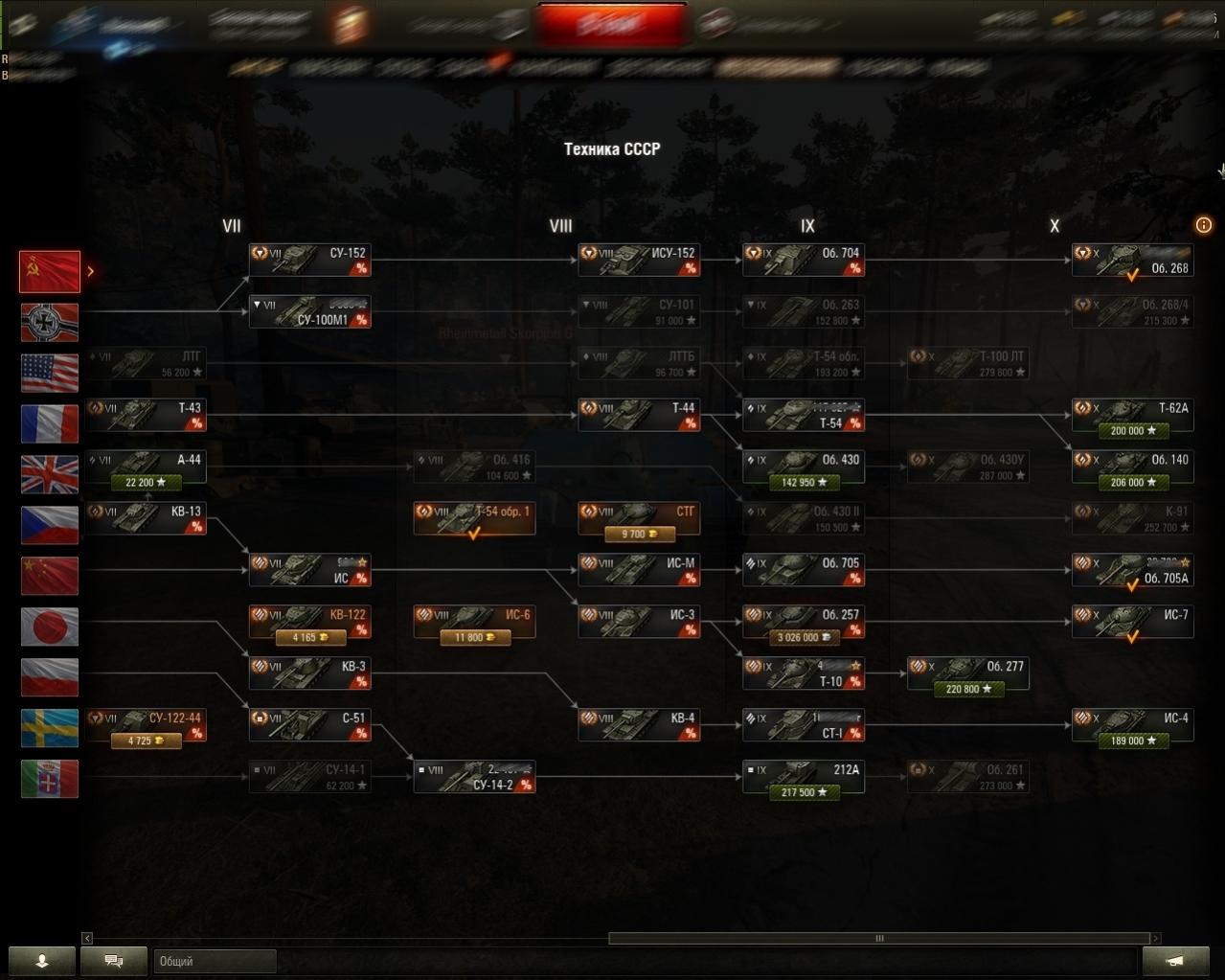The image size is (1225, 980).
Task: Open the ИС-3 tank node
Action: point(638,622)
